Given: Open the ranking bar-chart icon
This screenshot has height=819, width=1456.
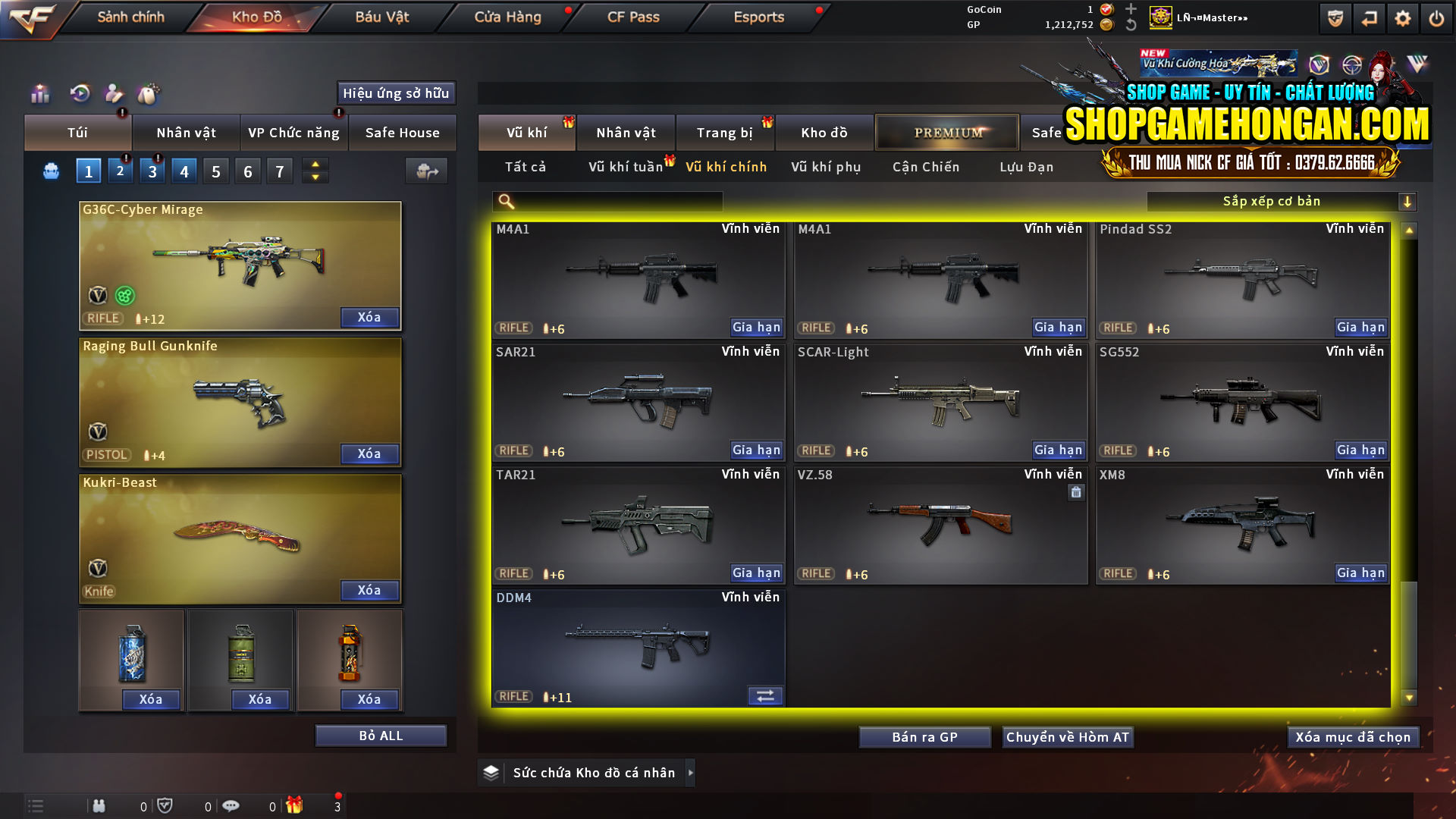Looking at the screenshot, I should (39, 94).
